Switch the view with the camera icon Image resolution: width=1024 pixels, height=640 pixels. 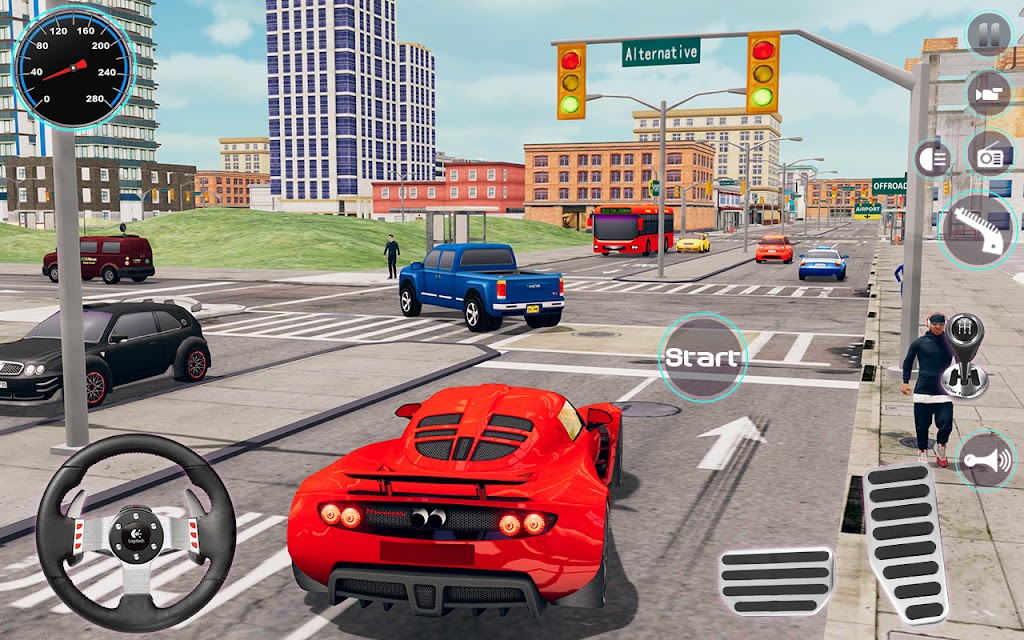pyautogui.click(x=988, y=93)
